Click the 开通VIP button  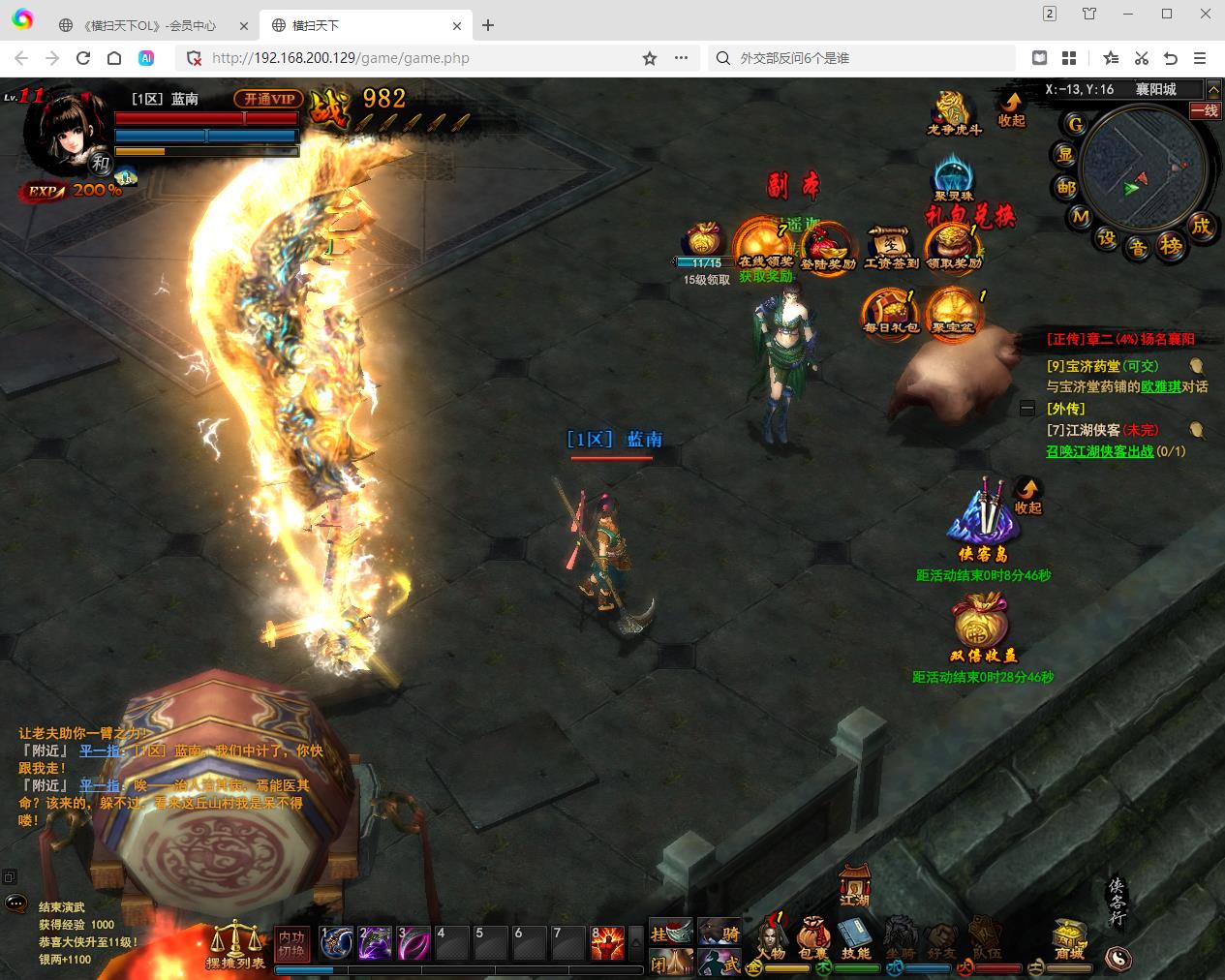pyautogui.click(x=268, y=99)
